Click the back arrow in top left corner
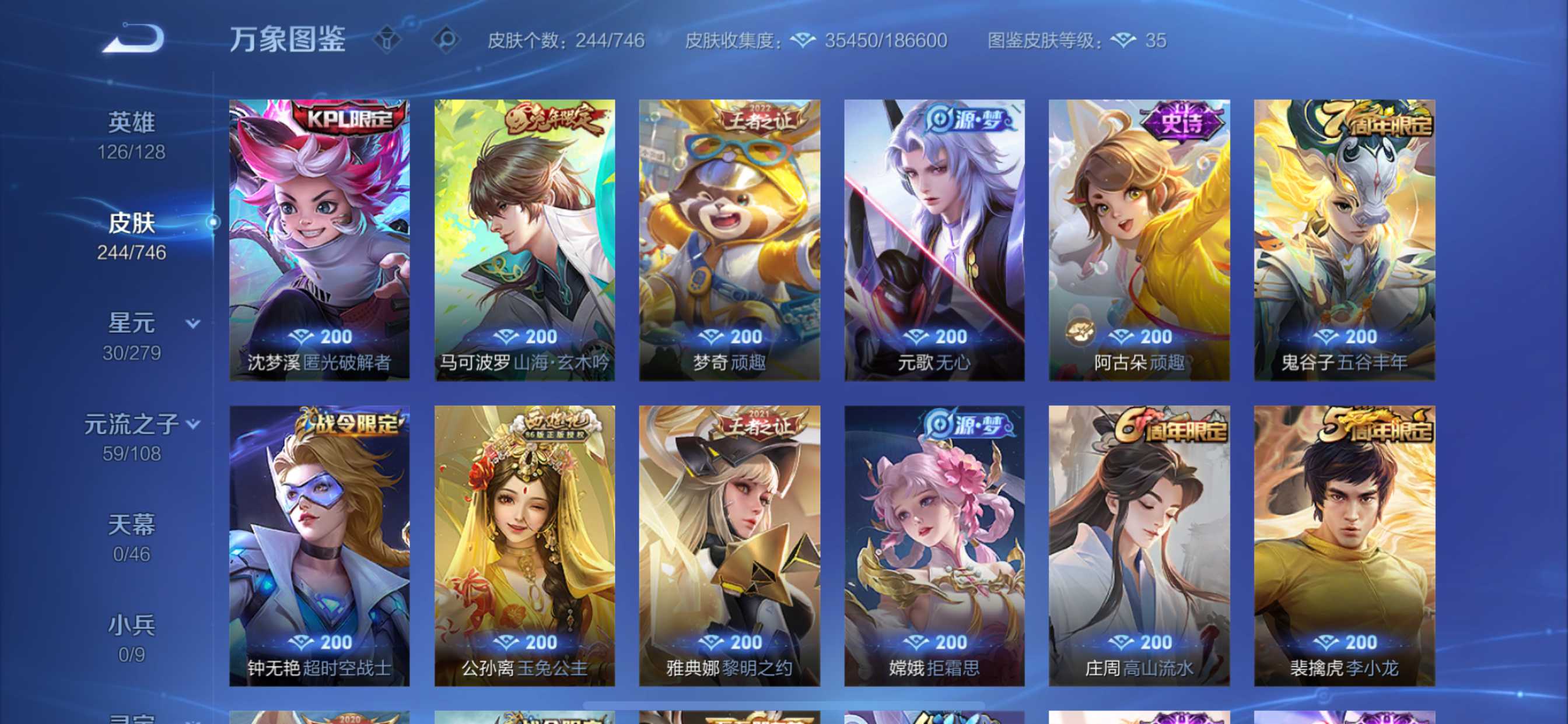Image resolution: width=1568 pixels, height=724 pixels. tap(132, 38)
